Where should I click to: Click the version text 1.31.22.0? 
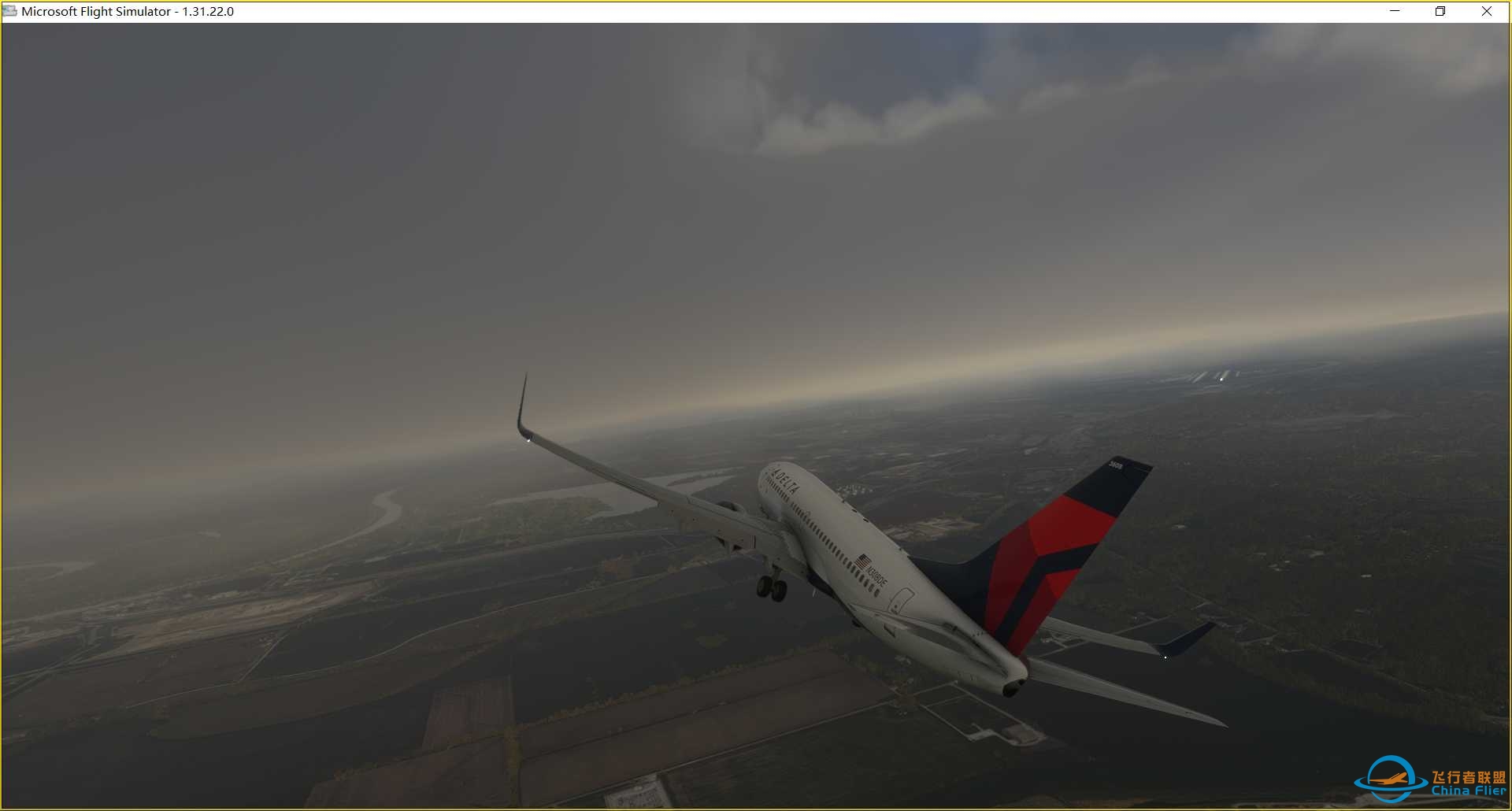click(209, 11)
